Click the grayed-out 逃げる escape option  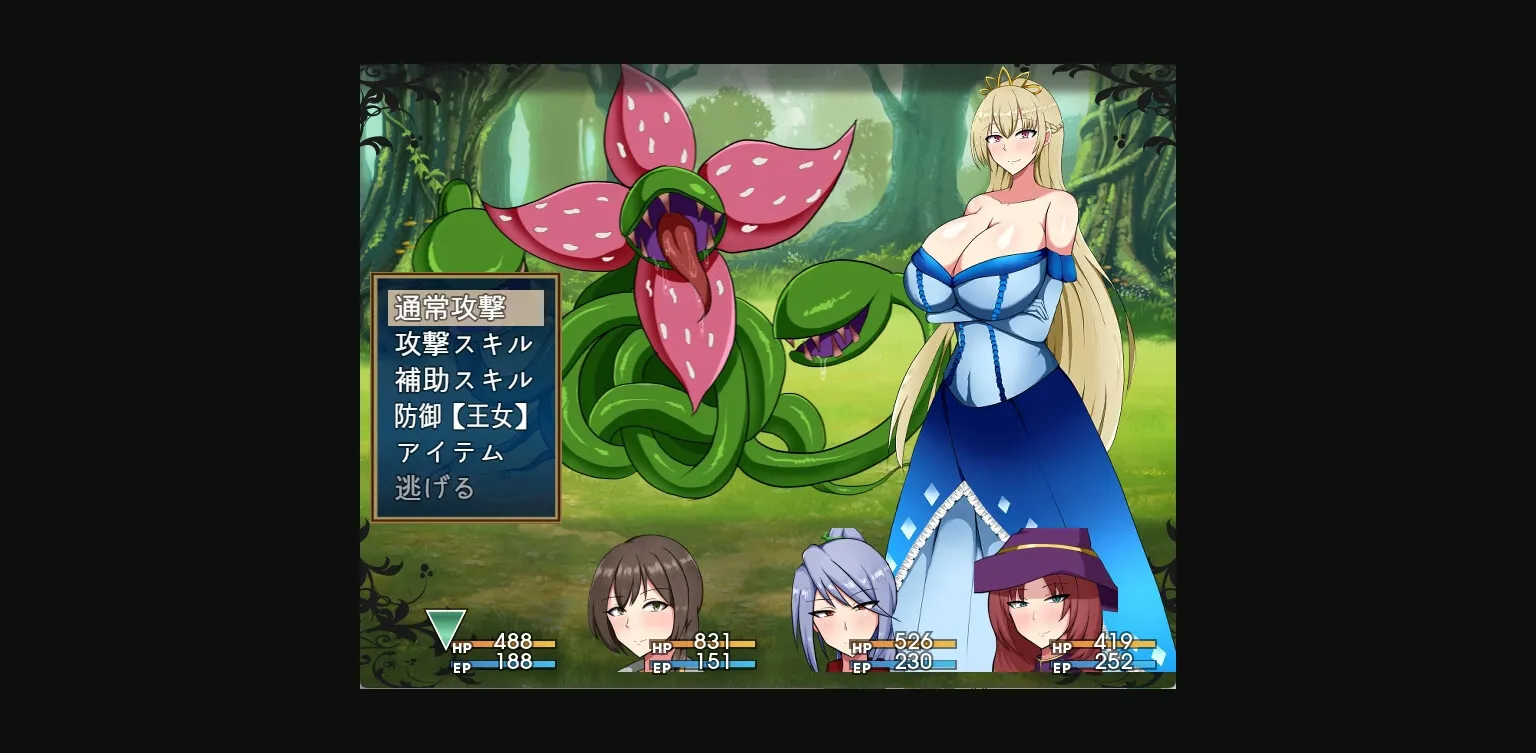click(436, 487)
